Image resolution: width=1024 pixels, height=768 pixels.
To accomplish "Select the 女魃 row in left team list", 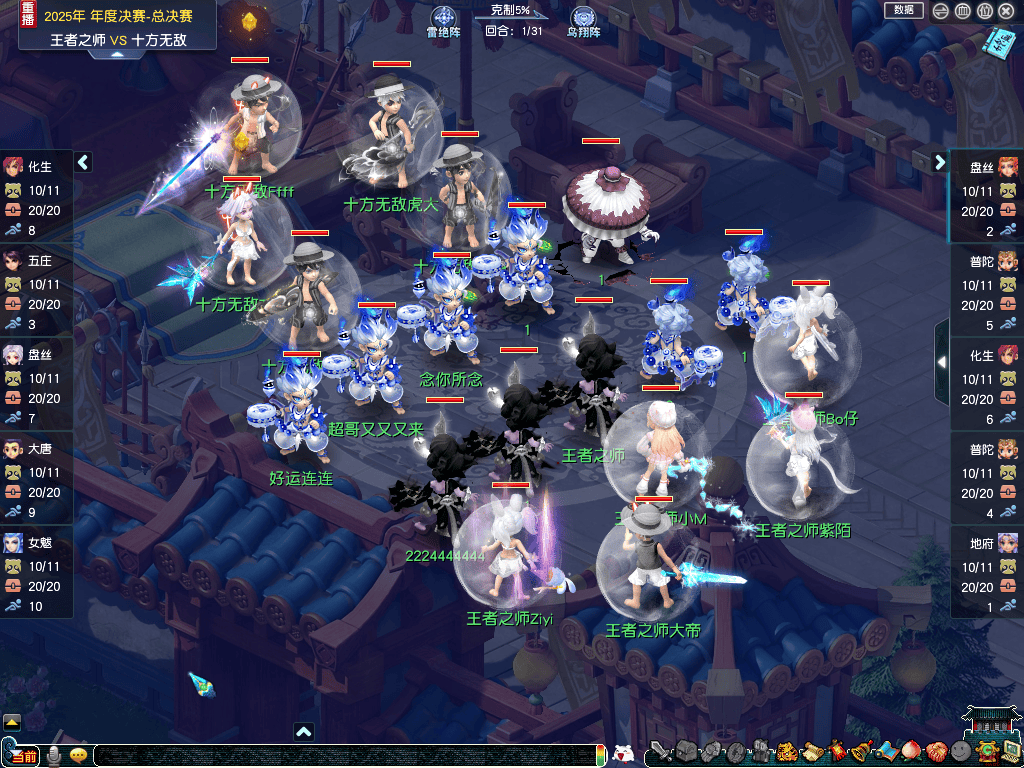I will [x=36, y=574].
